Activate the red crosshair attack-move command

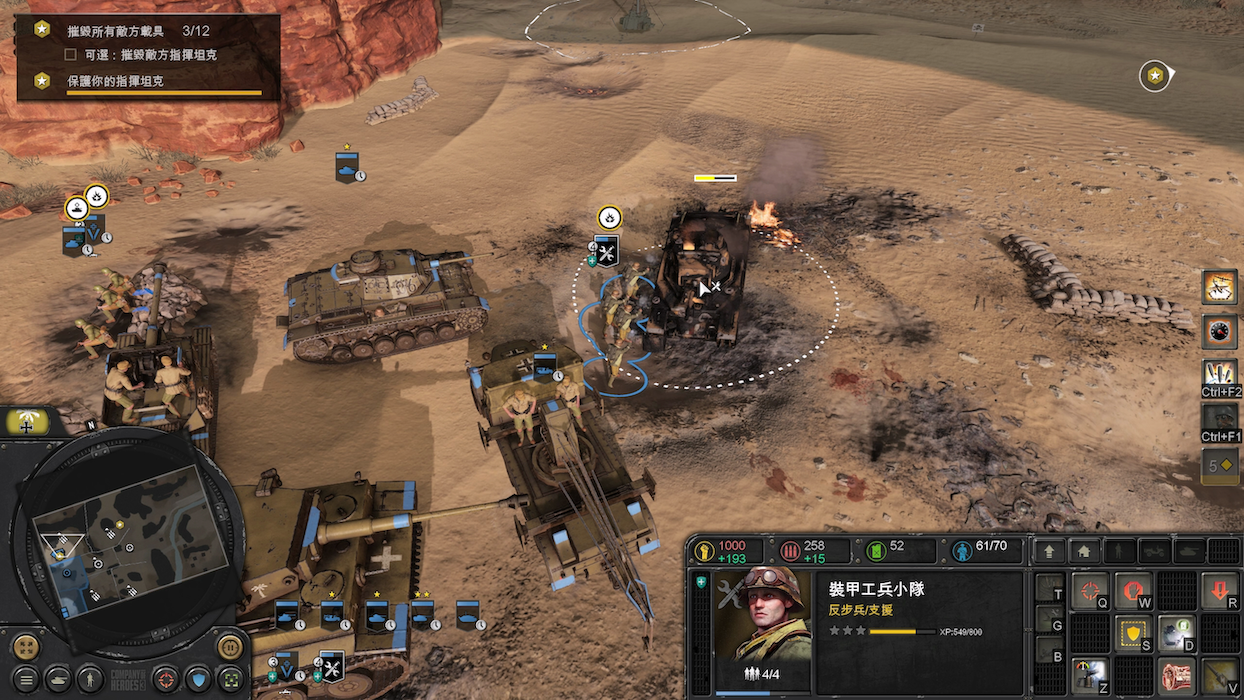point(1089,591)
